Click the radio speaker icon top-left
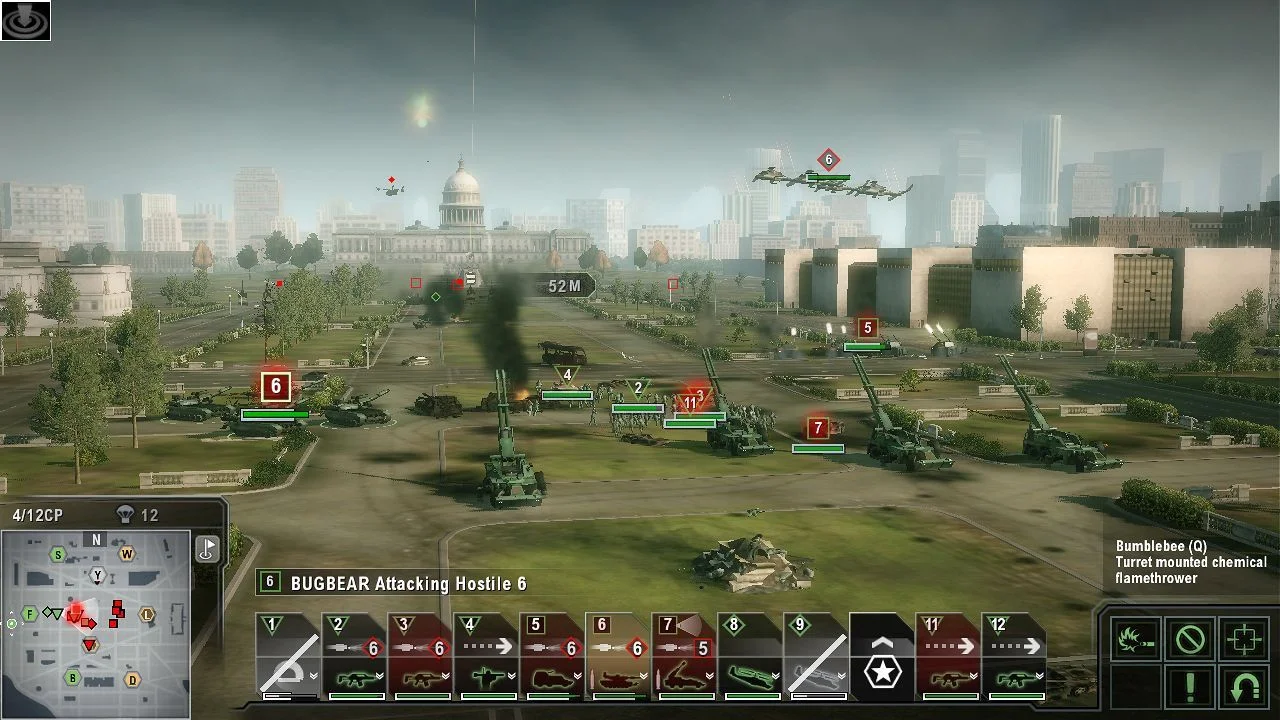The height and width of the screenshot is (720, 1280). pos(26,22)
